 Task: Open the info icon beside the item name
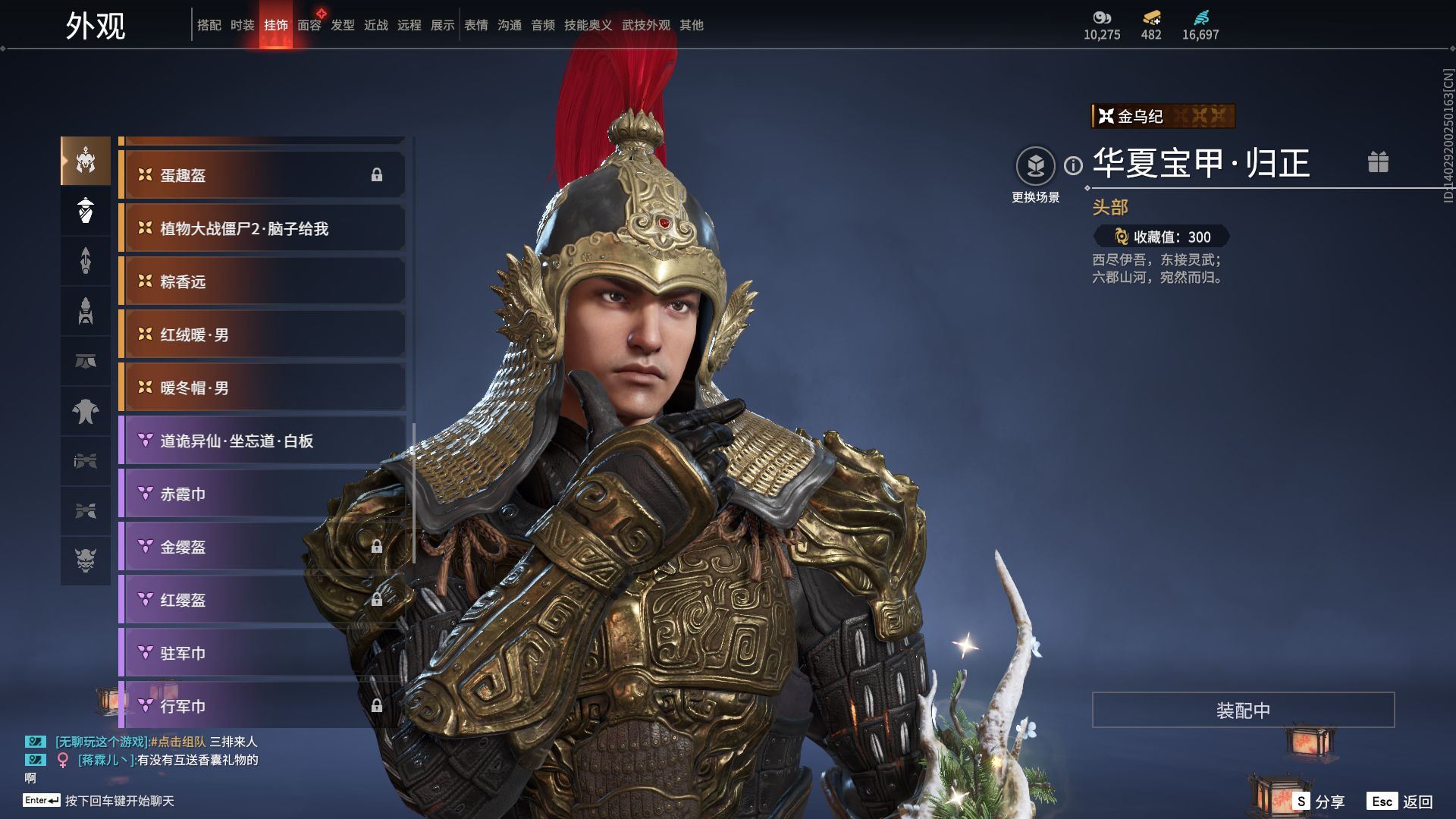tap(1073, 165)
